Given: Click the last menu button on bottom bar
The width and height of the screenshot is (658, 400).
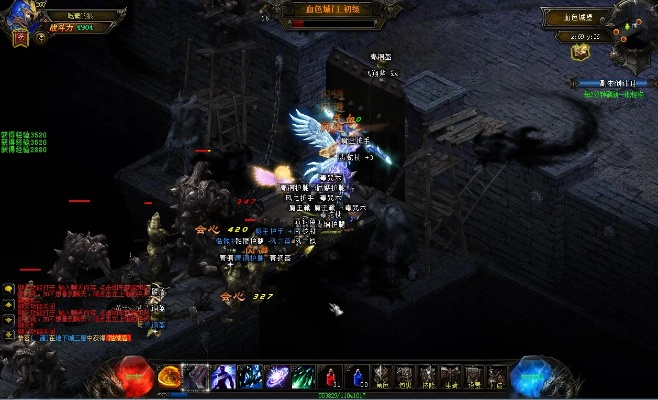Looking at the screenshot, I should [497, 376].
